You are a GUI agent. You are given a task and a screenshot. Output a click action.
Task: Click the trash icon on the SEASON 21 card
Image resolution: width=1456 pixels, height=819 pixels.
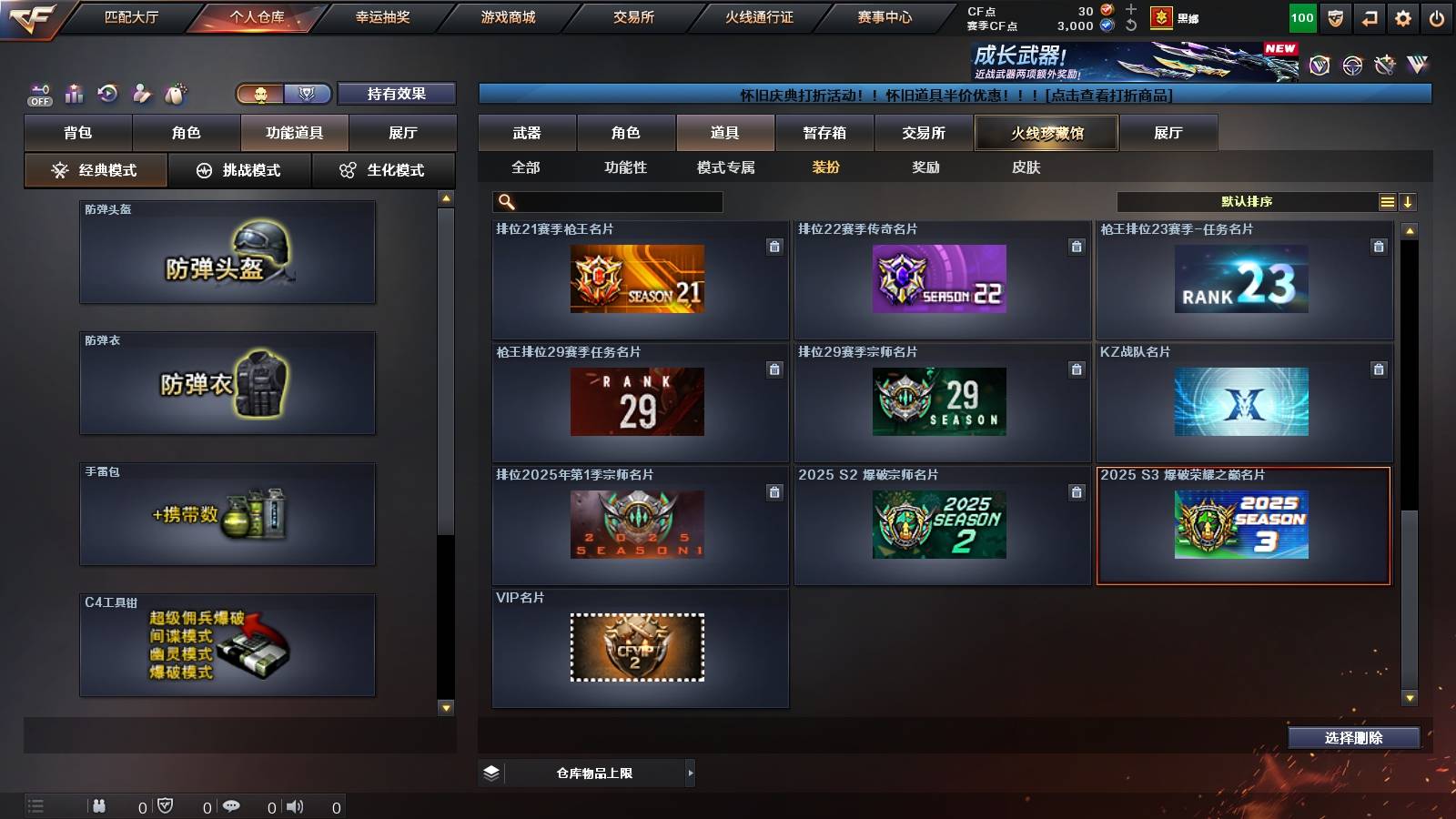[774, 248]
